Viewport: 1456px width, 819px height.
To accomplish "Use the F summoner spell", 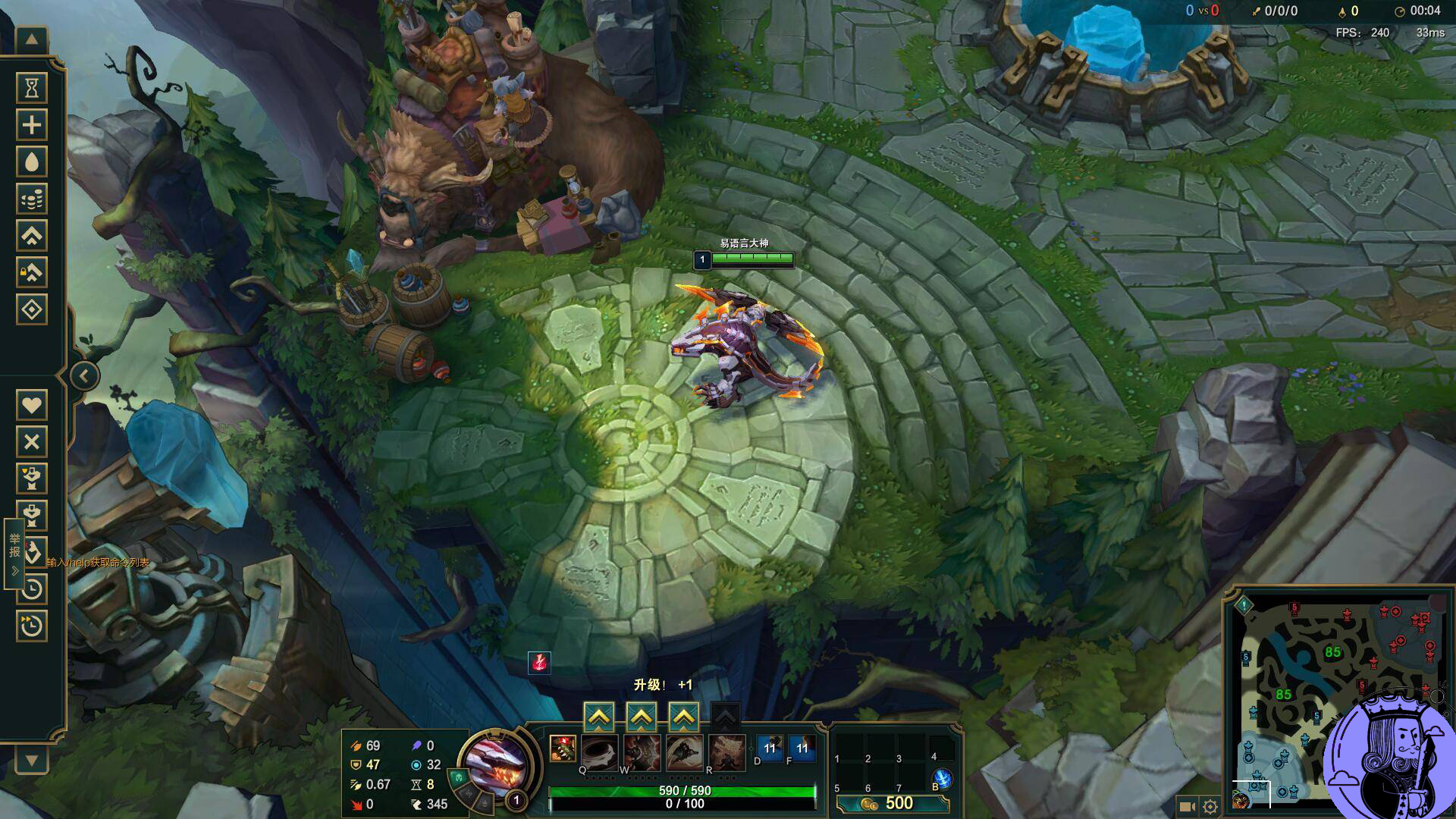I will pos(802,748).
